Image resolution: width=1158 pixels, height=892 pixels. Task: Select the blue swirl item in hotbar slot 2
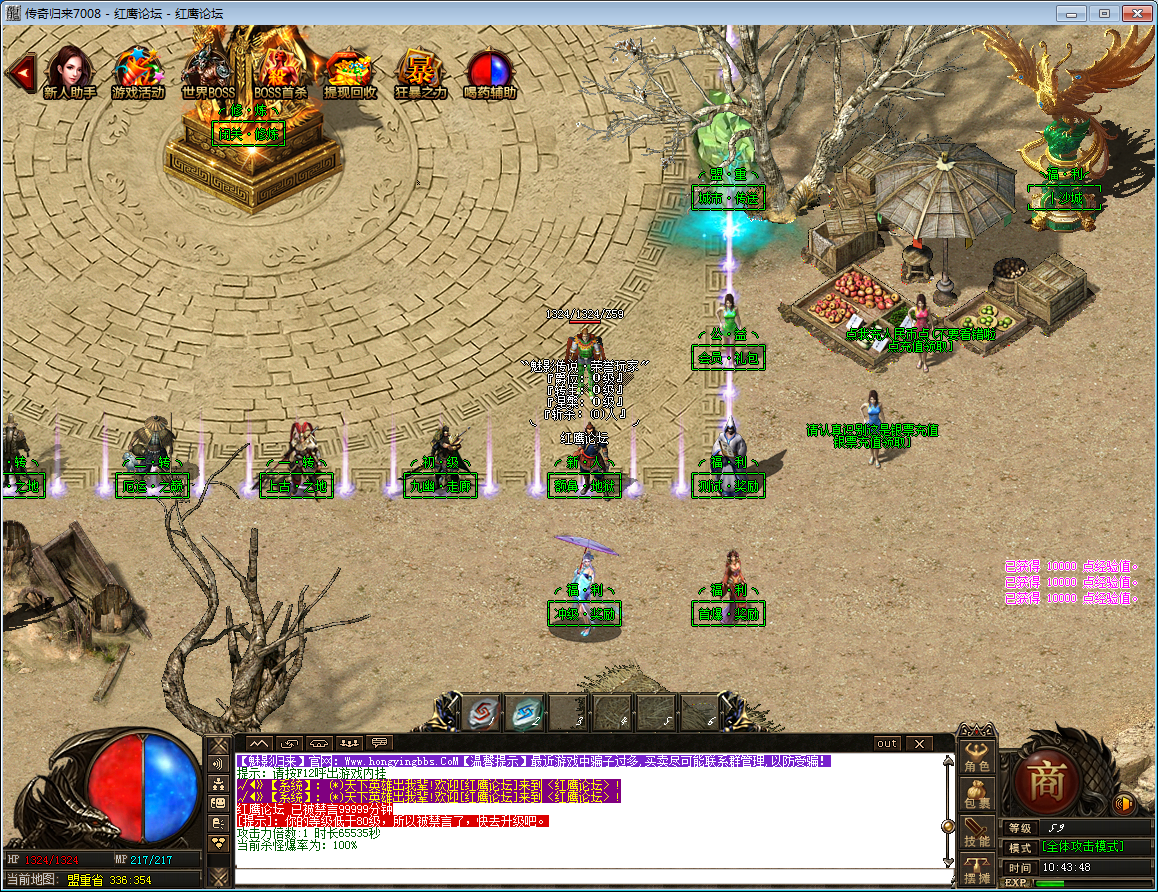(x=527, y=712)
